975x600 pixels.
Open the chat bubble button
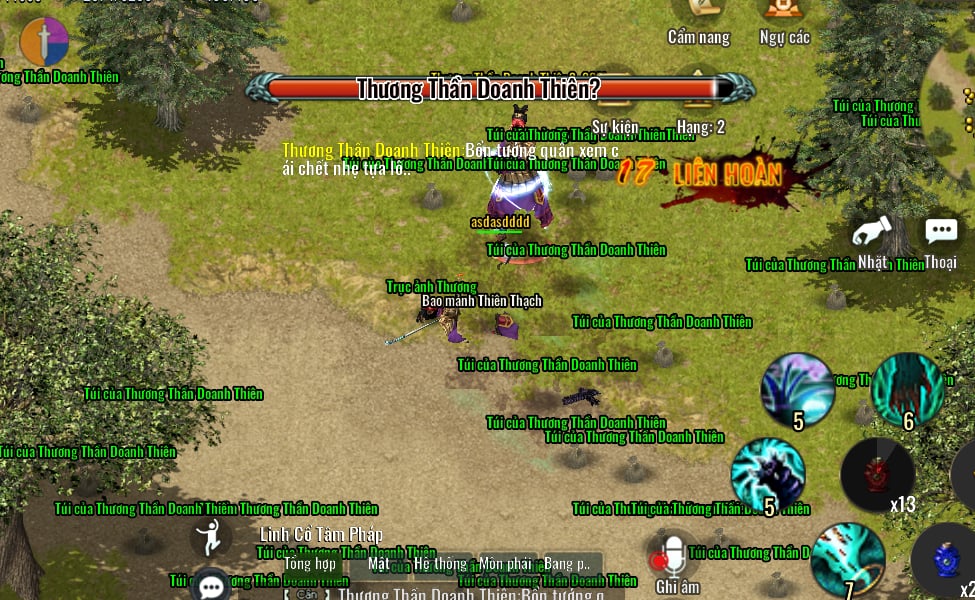point(211,586)
